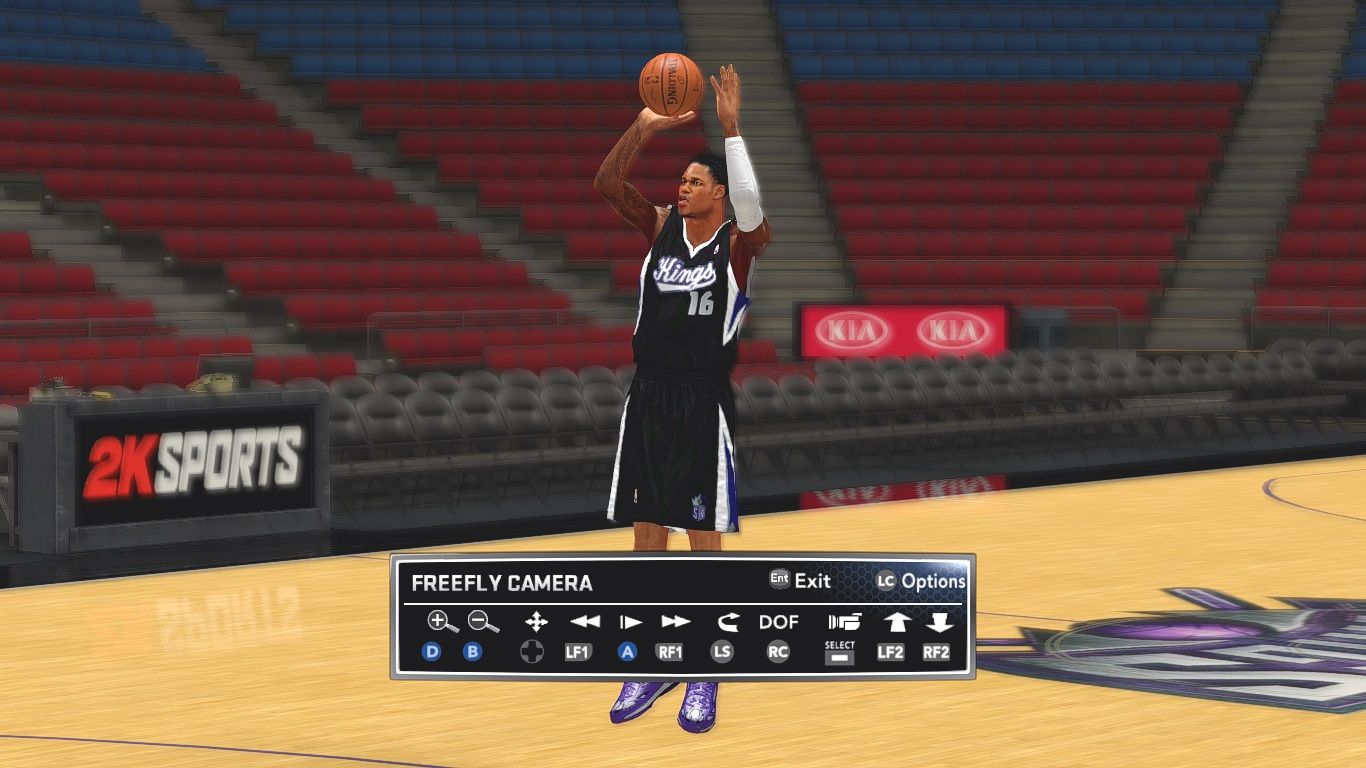1366x768 pixels.
Task: Zoom in with the magnifier plus icon
Action: 442,622
